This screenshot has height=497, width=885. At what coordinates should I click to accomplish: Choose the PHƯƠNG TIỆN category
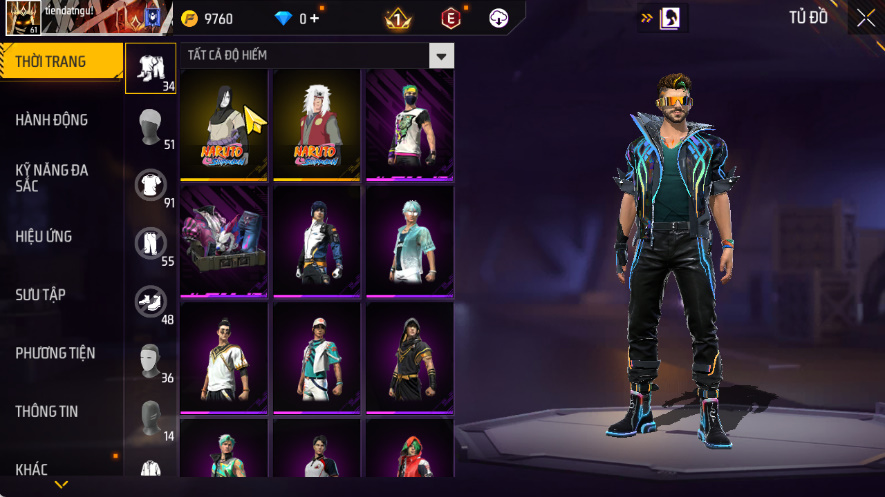[x=55, y=353]
